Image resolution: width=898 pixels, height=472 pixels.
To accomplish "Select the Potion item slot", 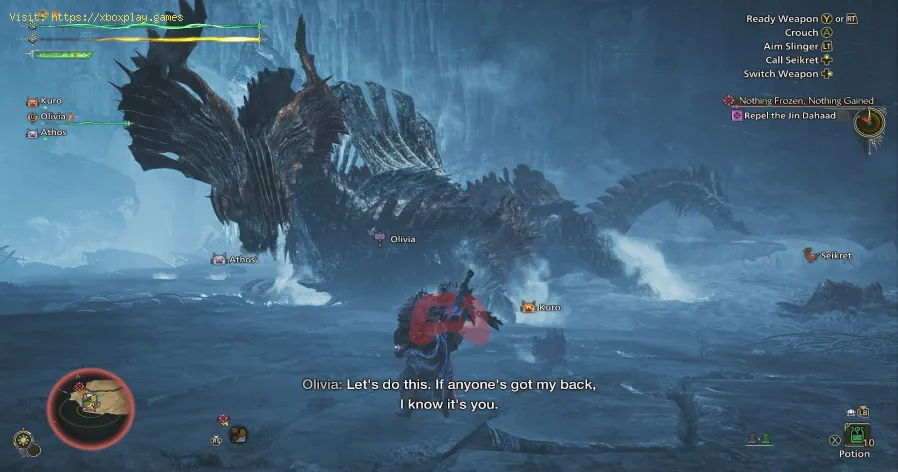I will [855, 434].
